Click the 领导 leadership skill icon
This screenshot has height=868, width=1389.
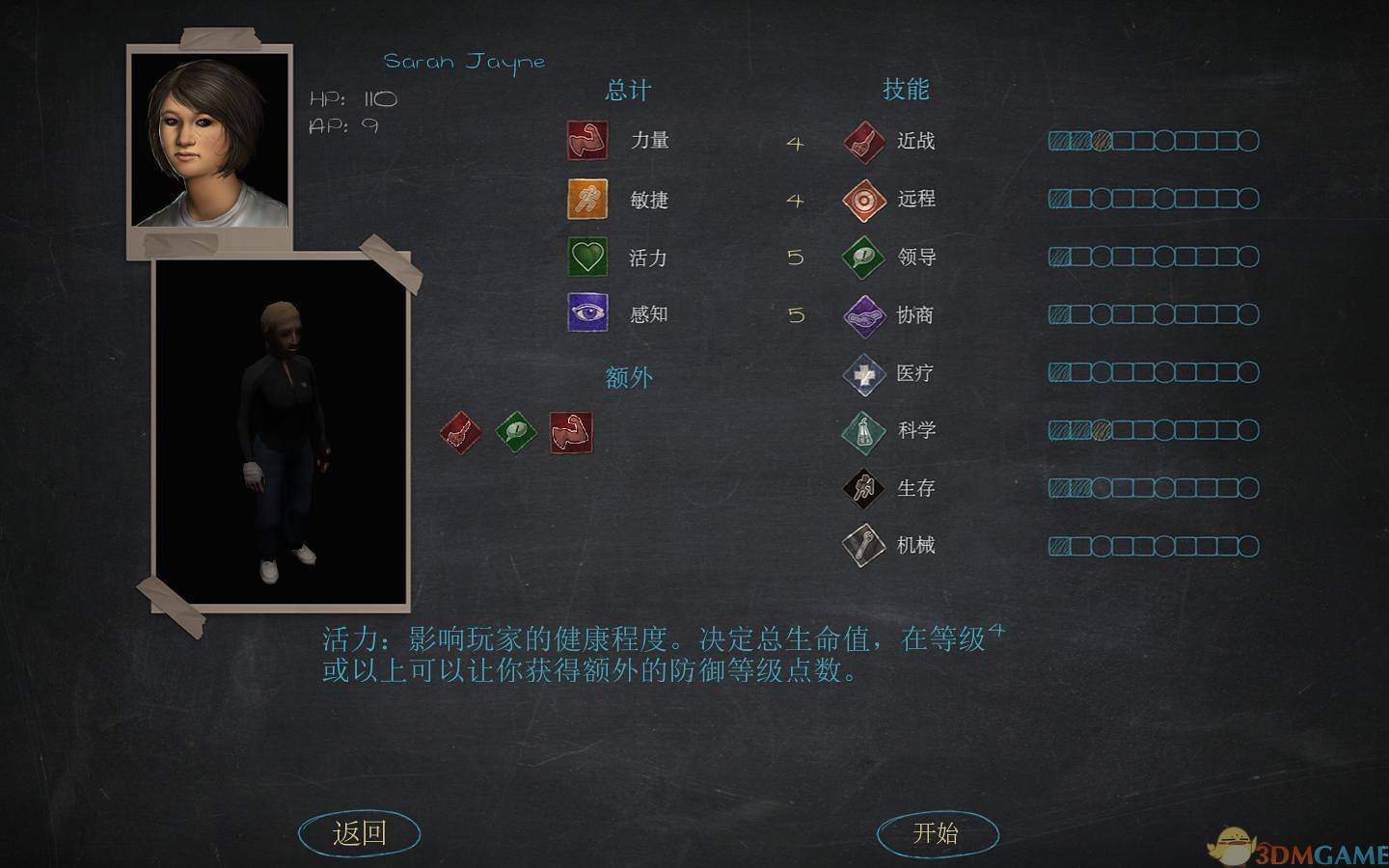[863, 257]
